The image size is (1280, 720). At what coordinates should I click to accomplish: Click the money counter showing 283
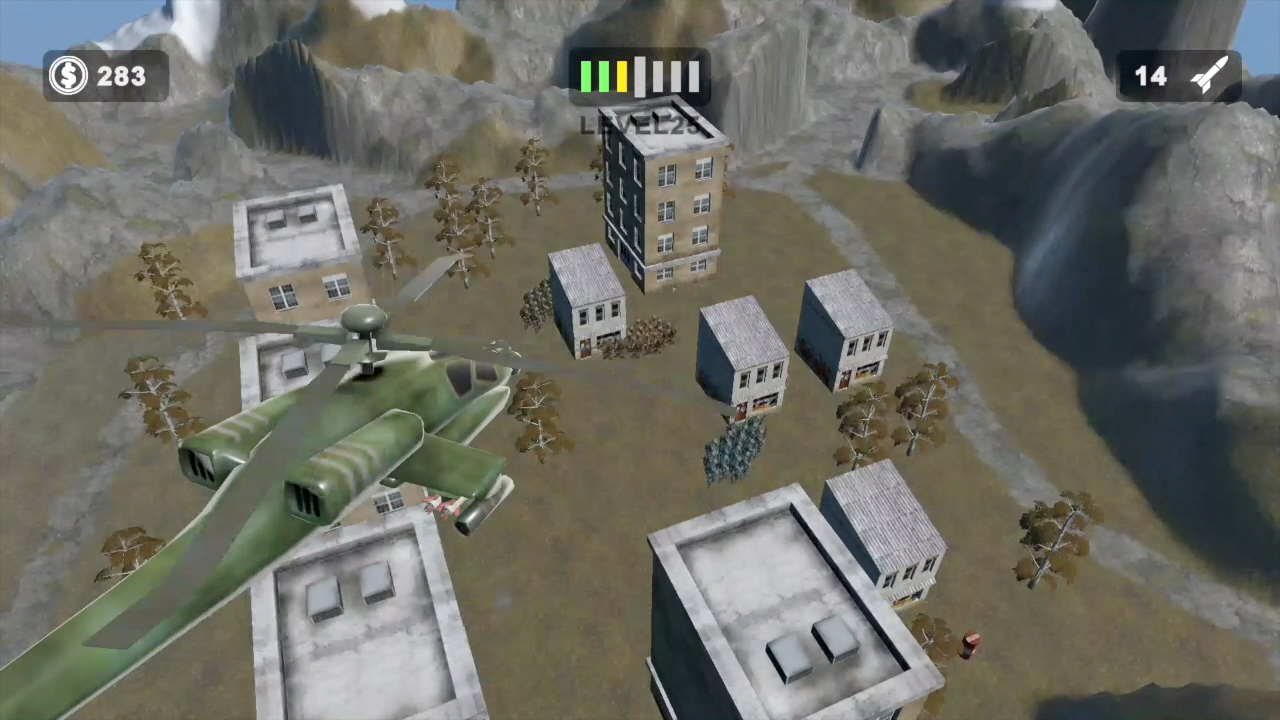[x=122, y=75]
